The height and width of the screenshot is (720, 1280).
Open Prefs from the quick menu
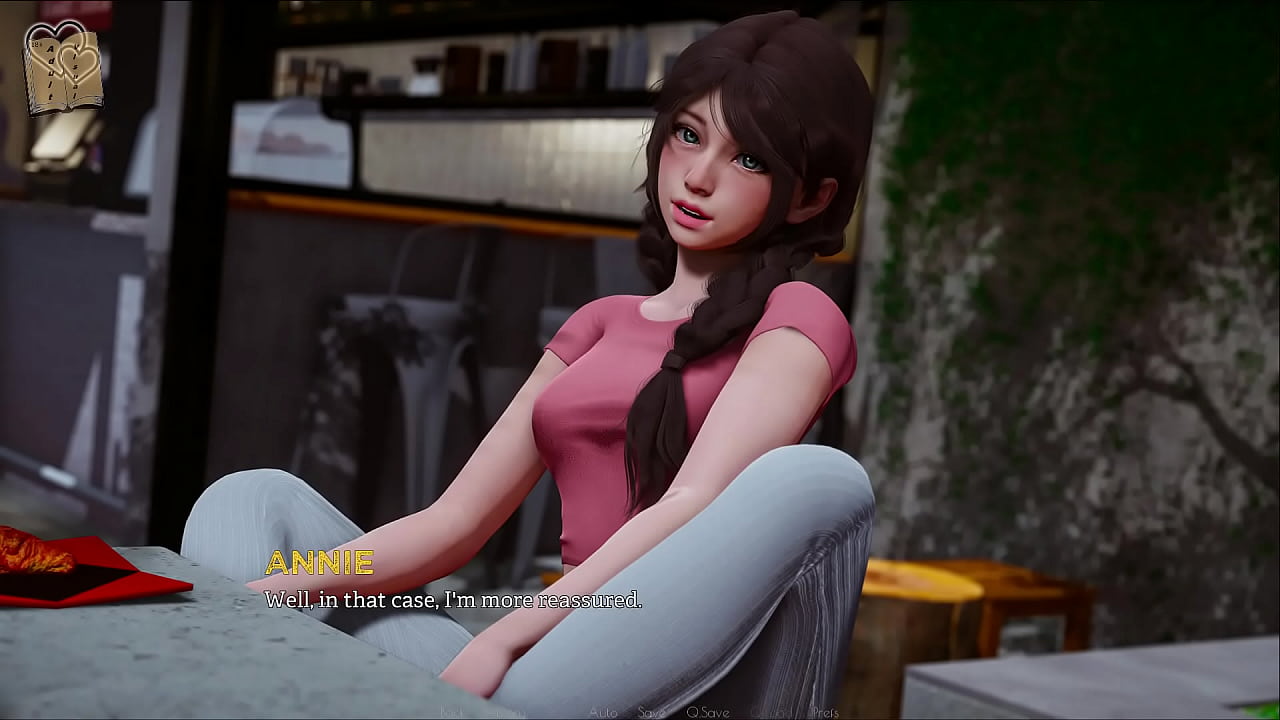[824, 712]
